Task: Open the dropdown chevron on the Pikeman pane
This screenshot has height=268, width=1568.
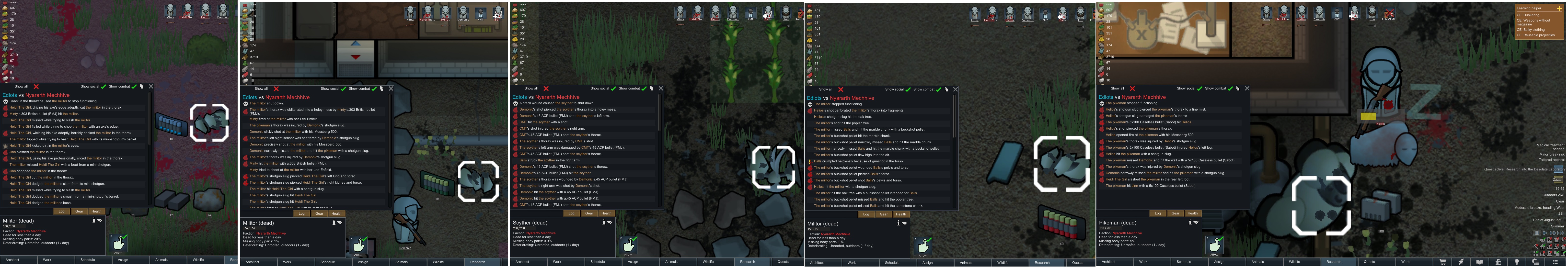Action: coord(1196,223)
